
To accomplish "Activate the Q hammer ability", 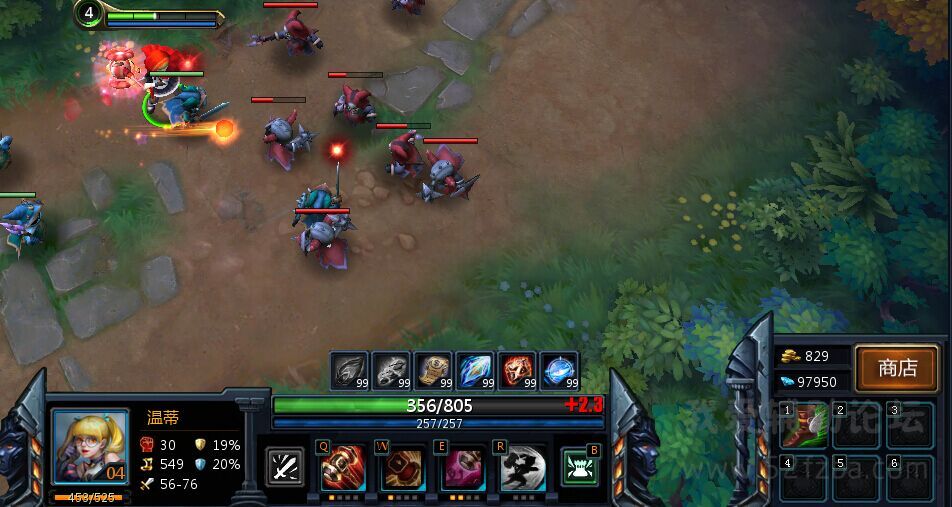I will coord(343,467).
